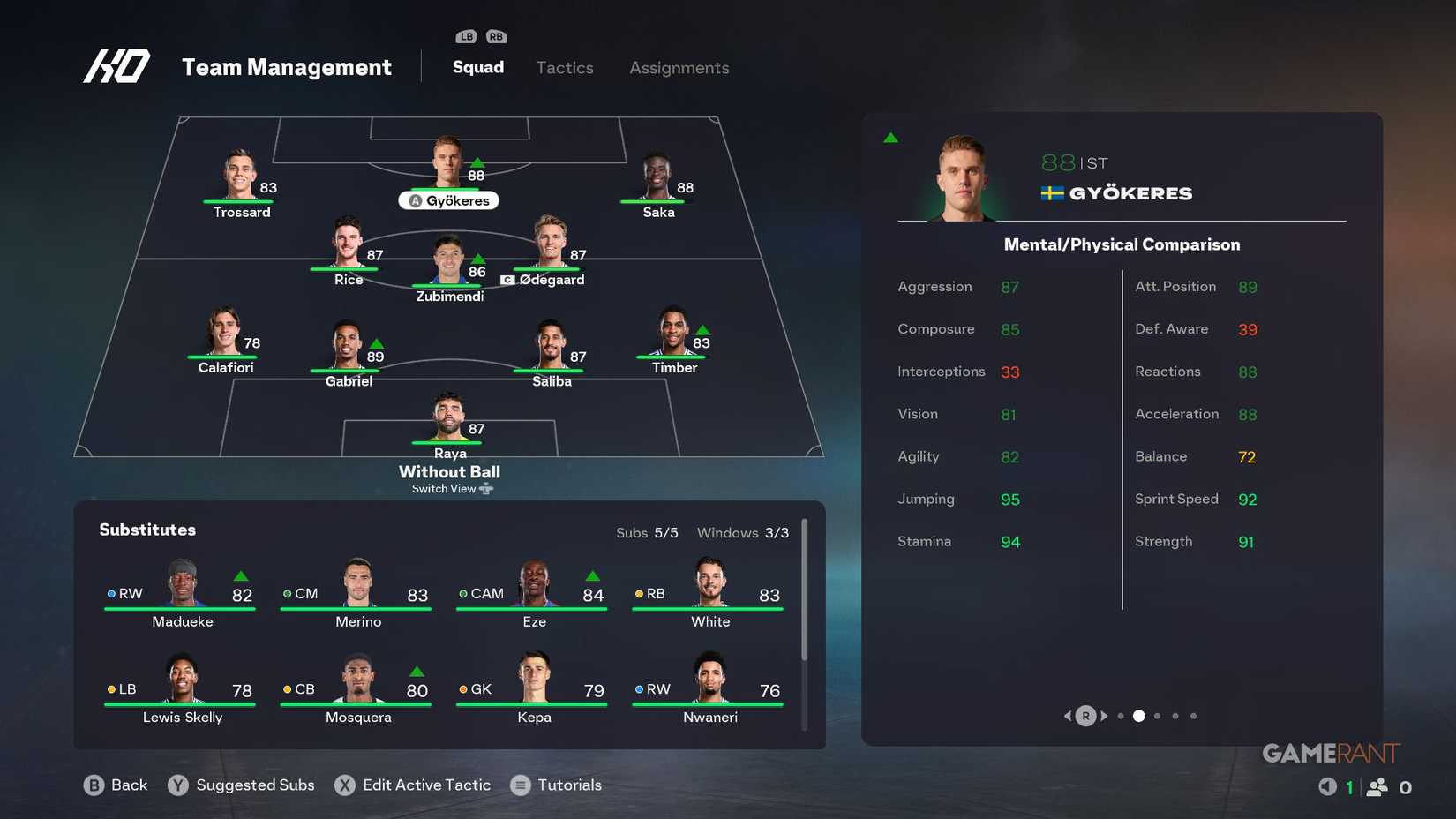Click the left arrow beside the R pagination icon
This screenshot has width=1456, height=819.
pyautogui.click(x=1067, y=716)
